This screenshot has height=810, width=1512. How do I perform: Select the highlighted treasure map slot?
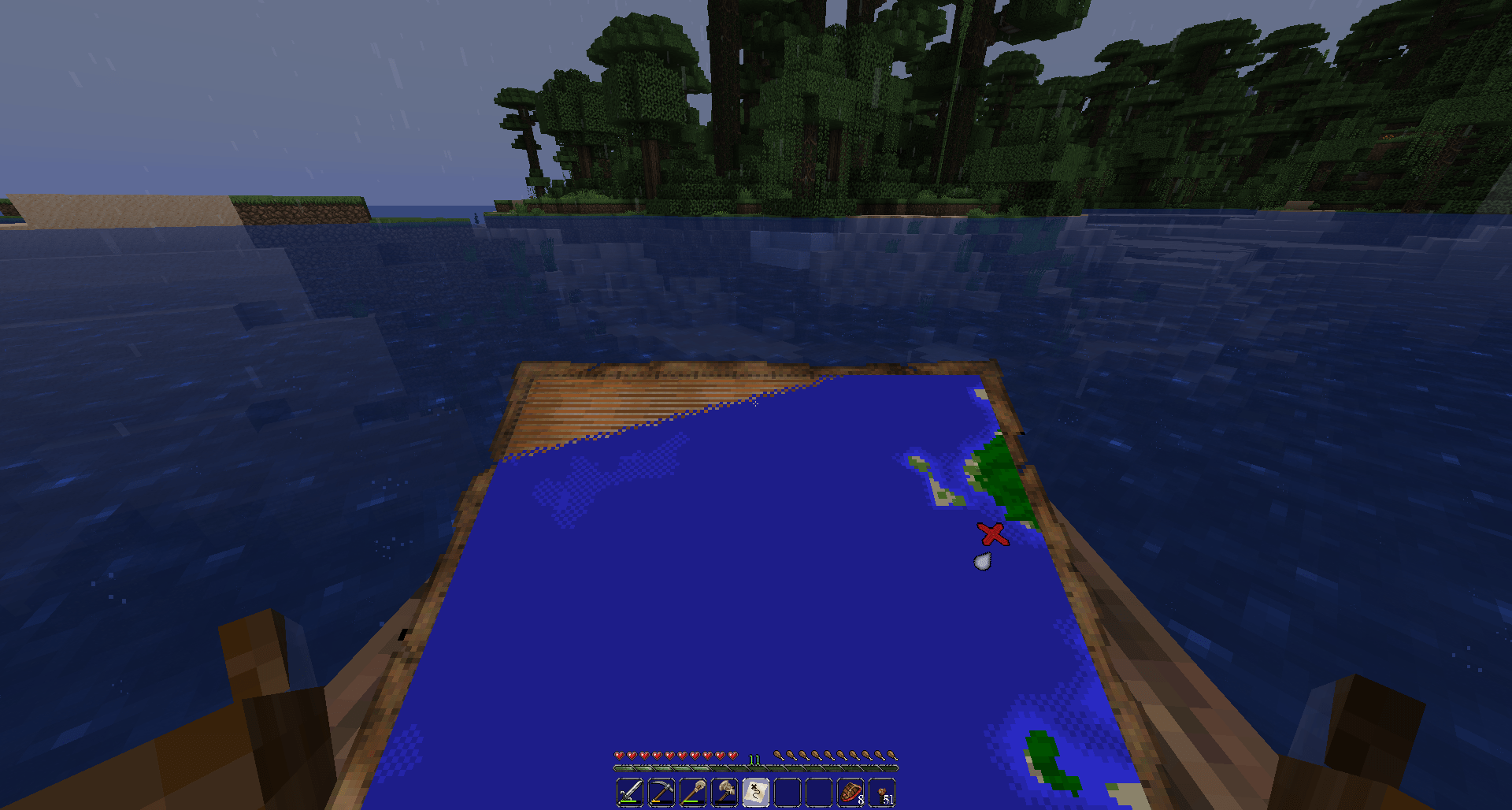(755, 791)
